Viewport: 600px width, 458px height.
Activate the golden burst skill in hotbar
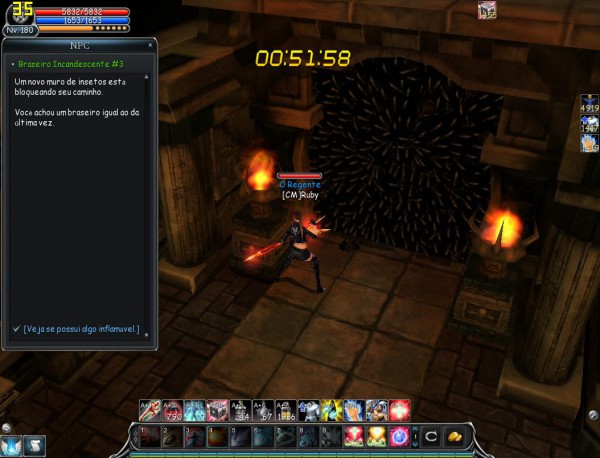[377, 436]
